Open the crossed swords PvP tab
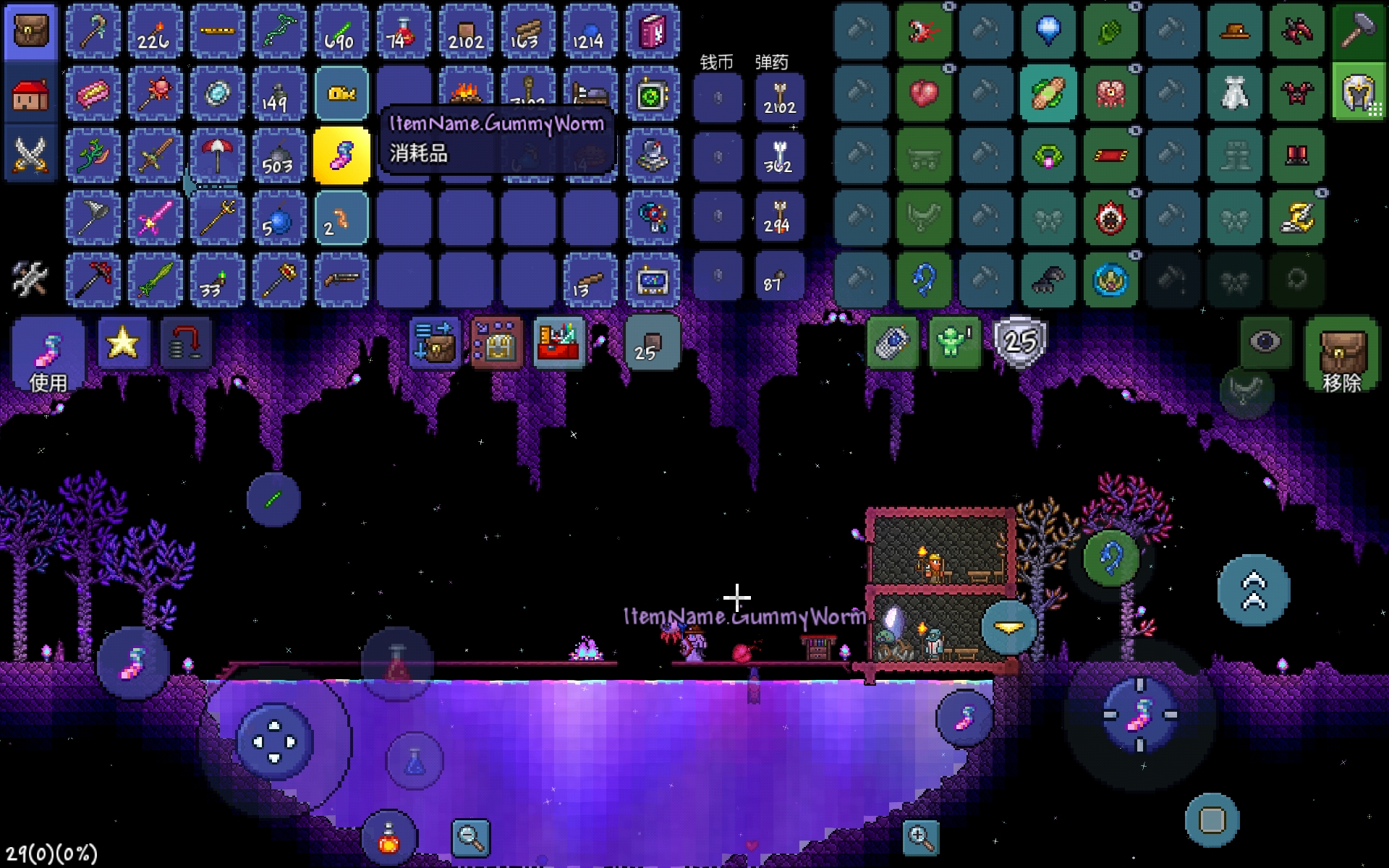 30,155
